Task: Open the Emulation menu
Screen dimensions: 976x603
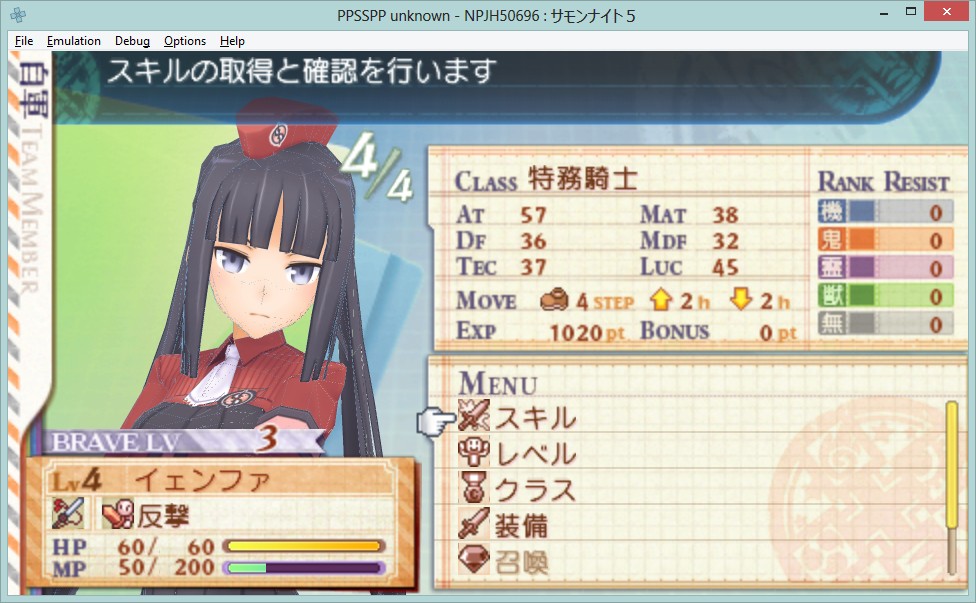Action: pos(74,41)
